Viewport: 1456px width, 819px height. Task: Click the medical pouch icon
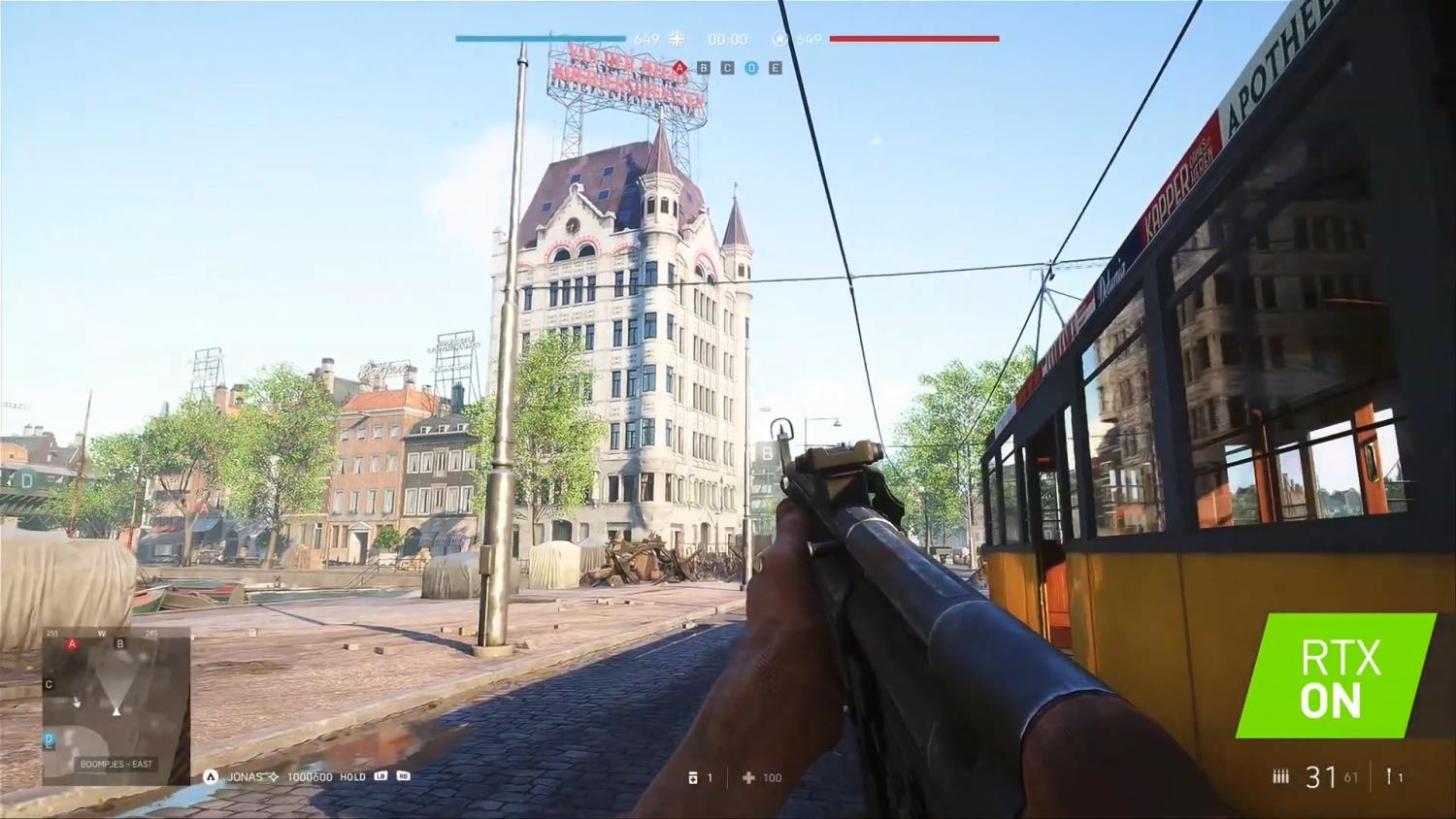pyautogui.click(x=692, y=778)
